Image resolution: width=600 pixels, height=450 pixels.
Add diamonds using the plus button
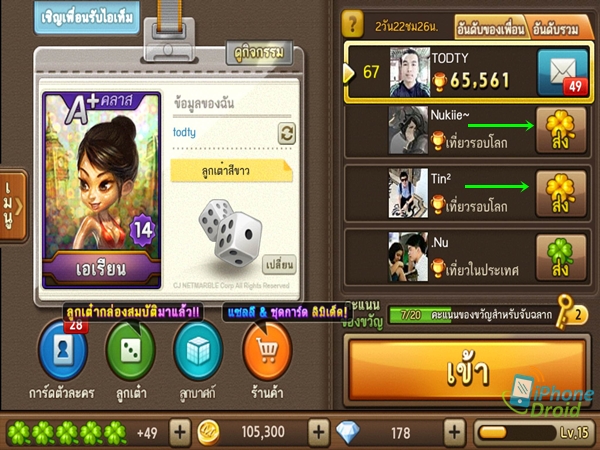(455, 432)
